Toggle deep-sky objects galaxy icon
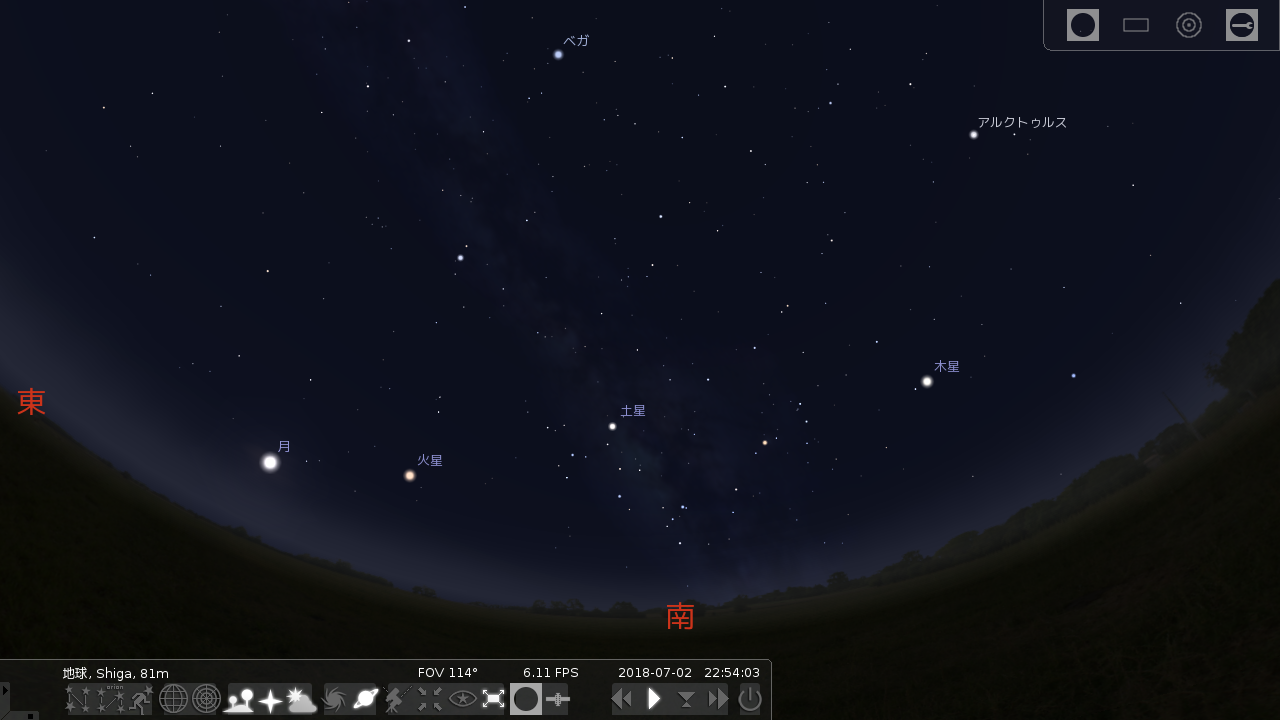The width and height of the screenshot is (1280, 720). click(x=334, y=699)
